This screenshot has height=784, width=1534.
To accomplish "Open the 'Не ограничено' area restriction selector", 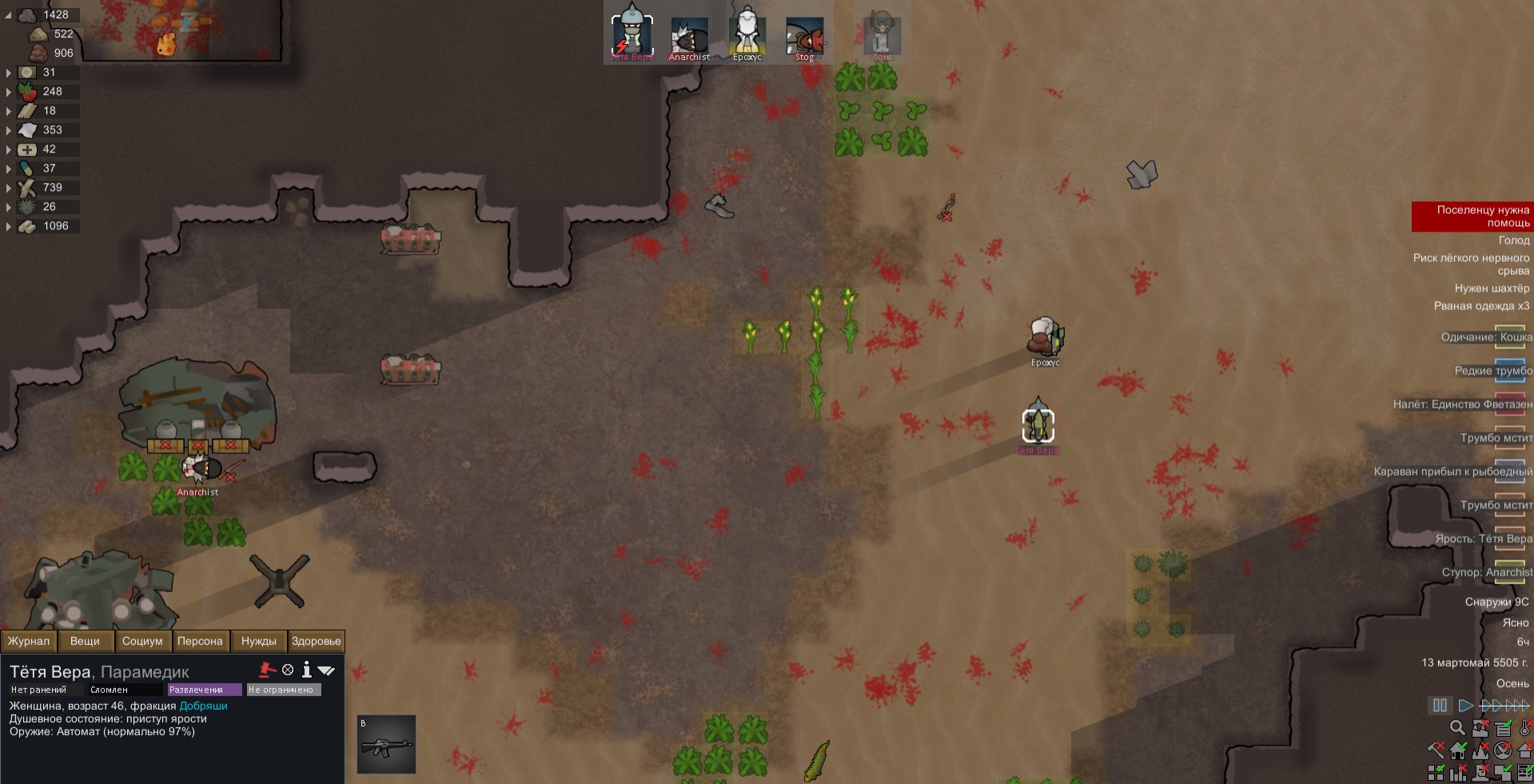I will [283, 690].
